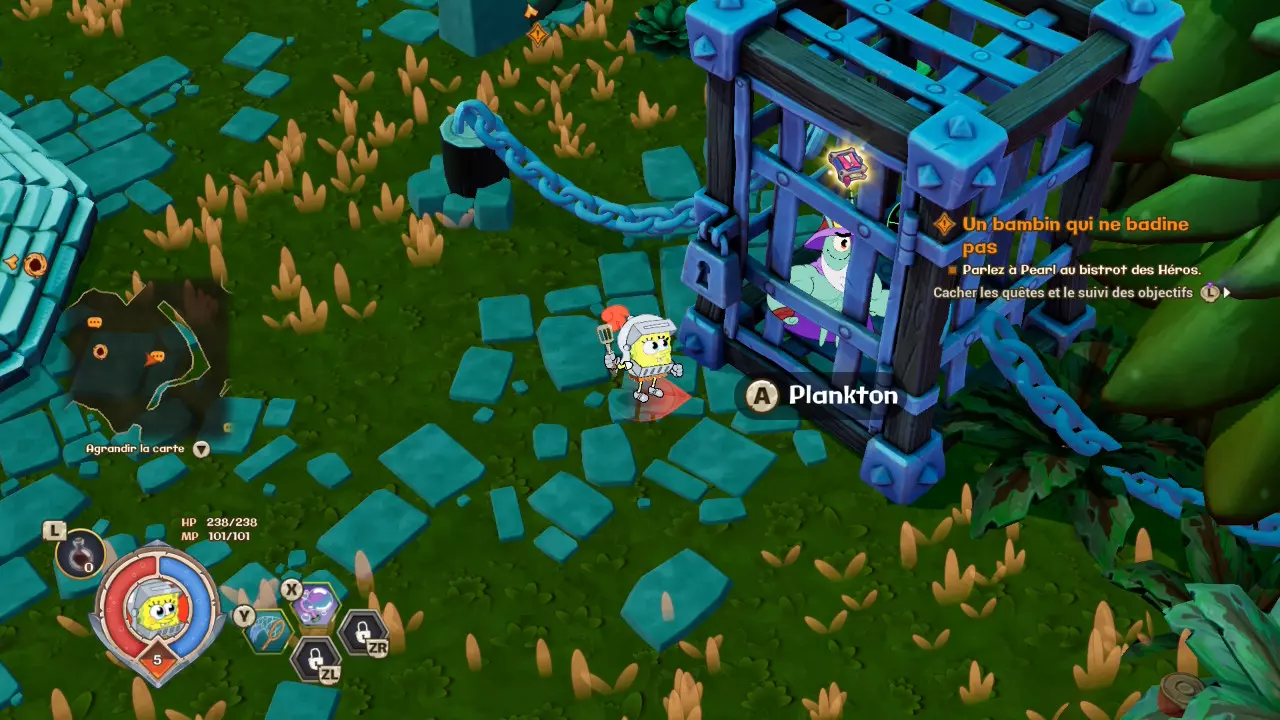Screen dimensions: 1280x720
Task: Select the health potion slot
Action: tap(80, 553)
